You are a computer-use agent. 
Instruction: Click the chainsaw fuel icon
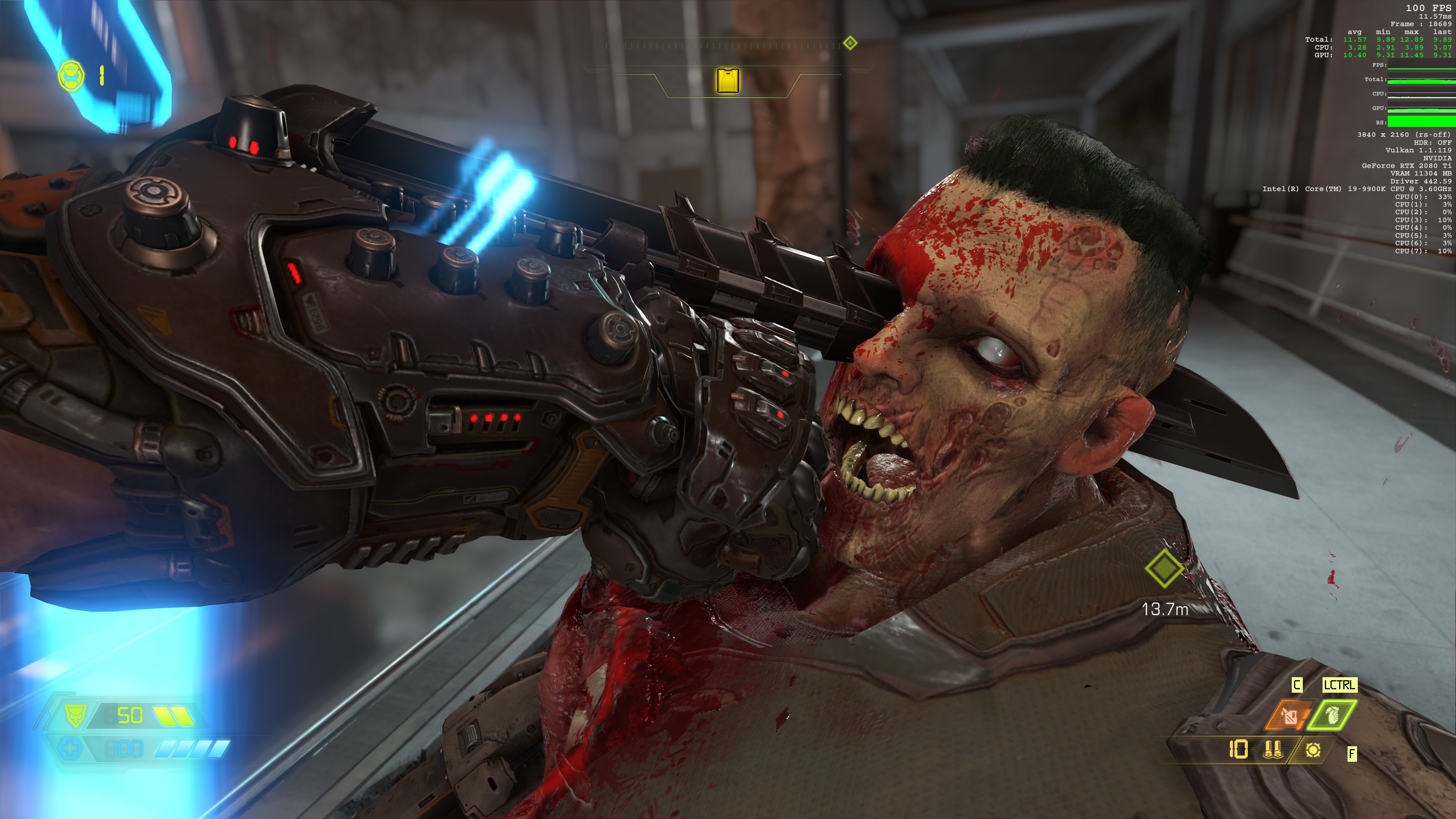1313,750
